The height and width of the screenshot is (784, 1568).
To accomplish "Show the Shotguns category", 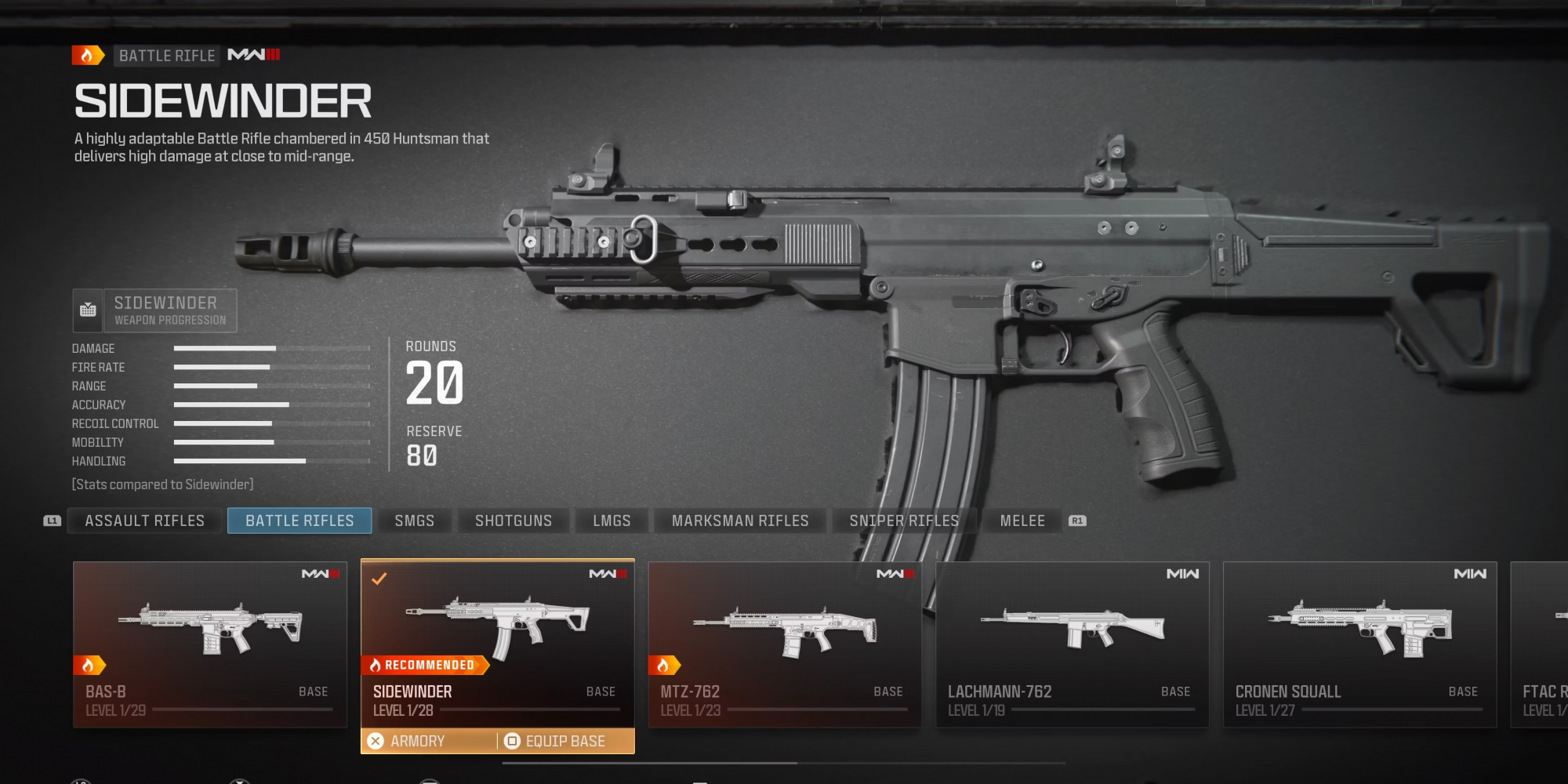I will 514,521.
